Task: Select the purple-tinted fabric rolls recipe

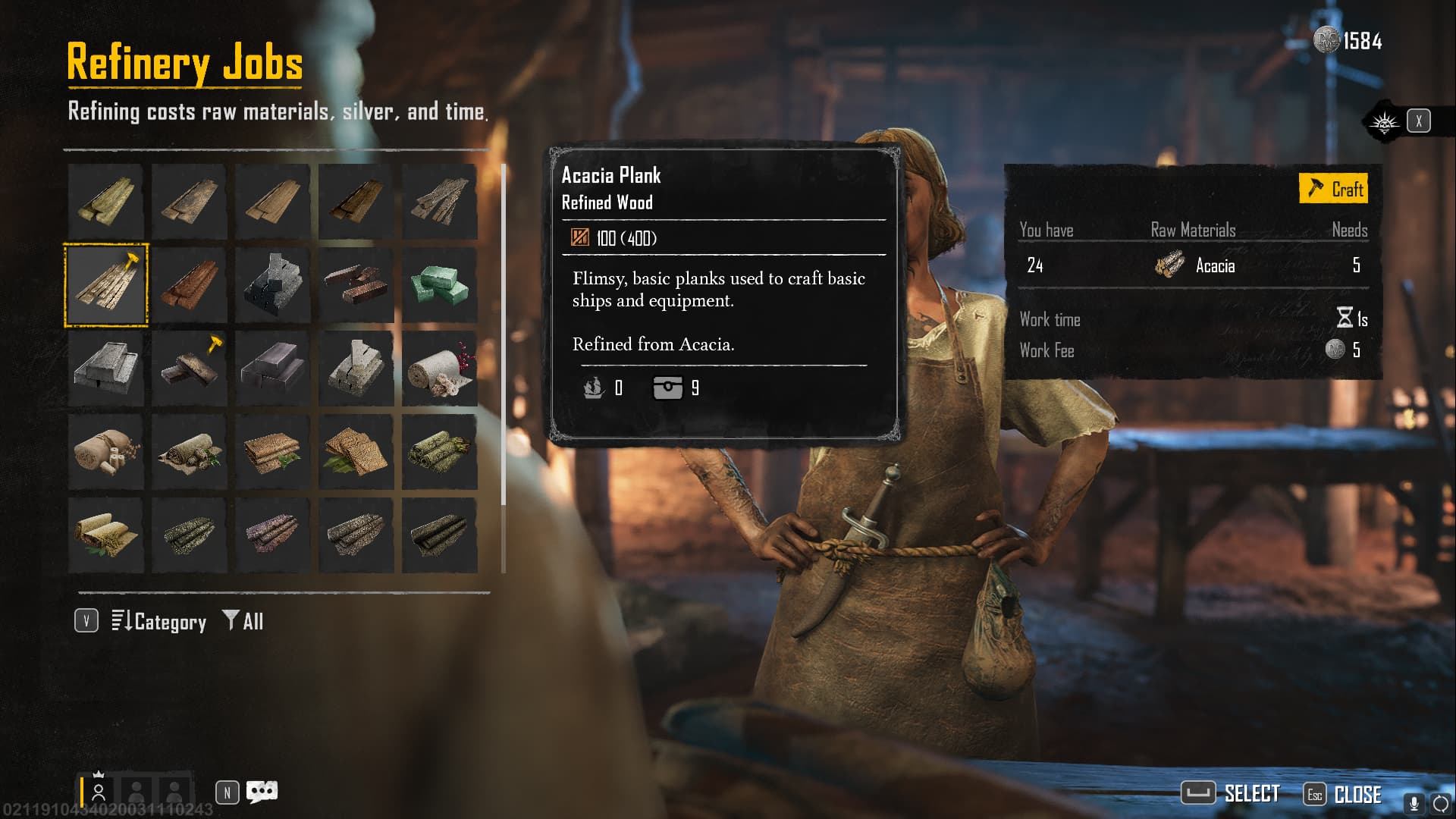Action: (273, 535)
